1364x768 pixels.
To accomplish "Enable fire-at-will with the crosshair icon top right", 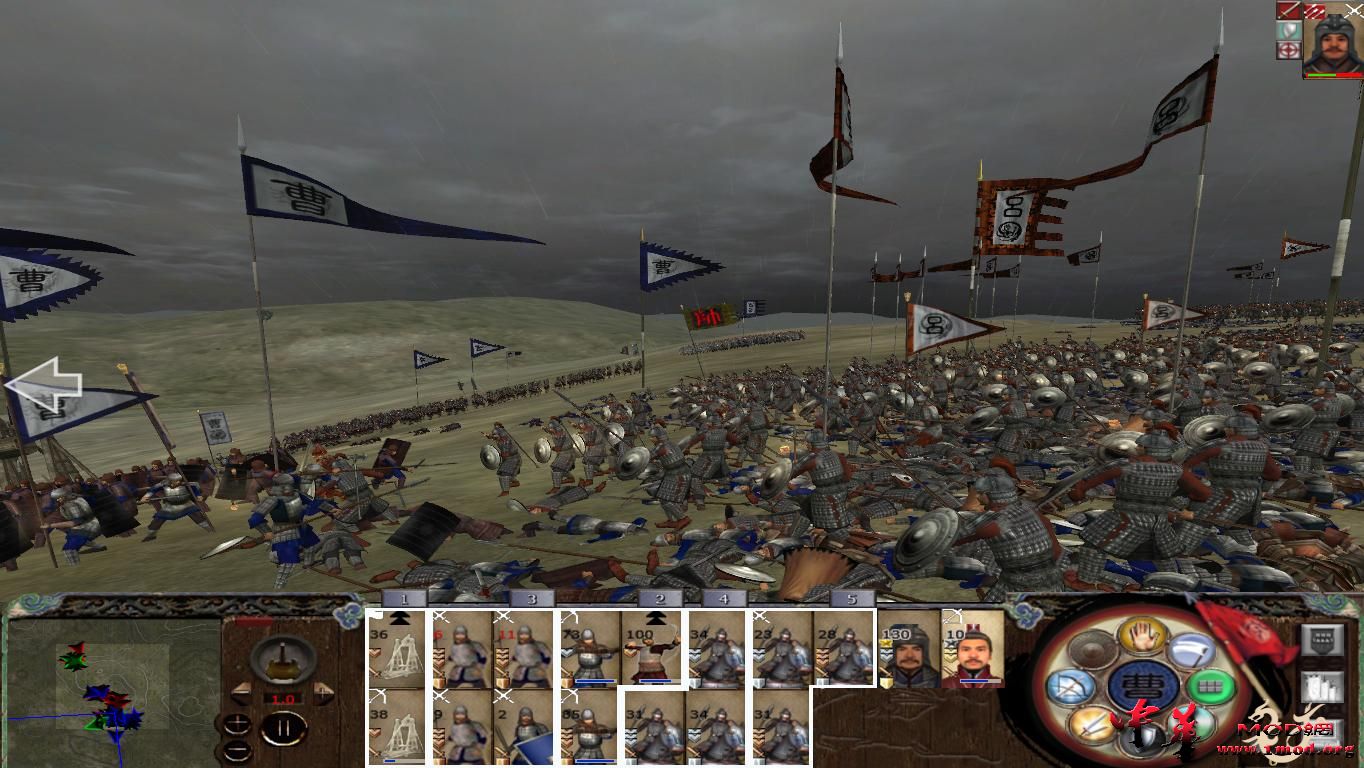I will click(x=1288, y=50).
